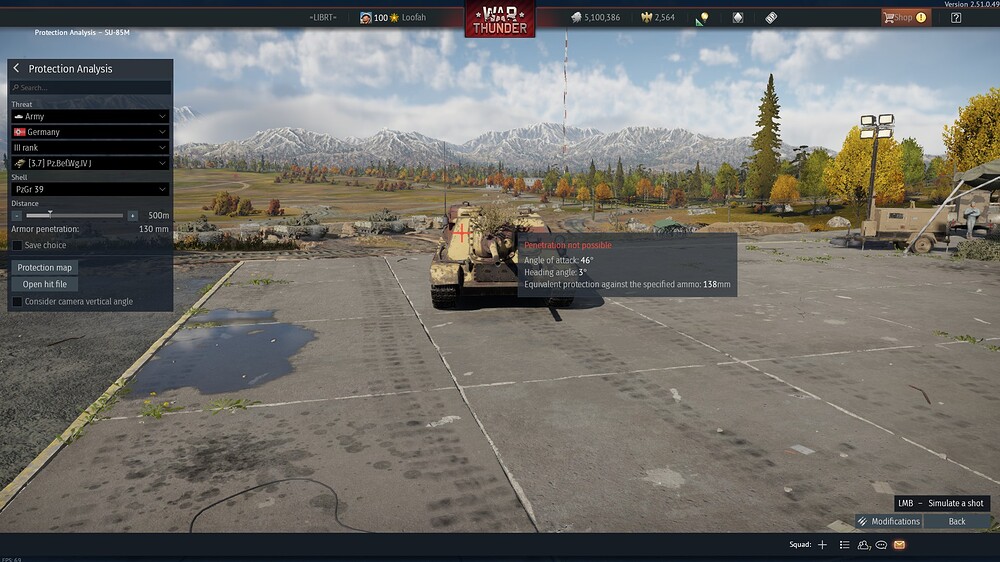Toggle the Save choice checkbox

(17, 245)
